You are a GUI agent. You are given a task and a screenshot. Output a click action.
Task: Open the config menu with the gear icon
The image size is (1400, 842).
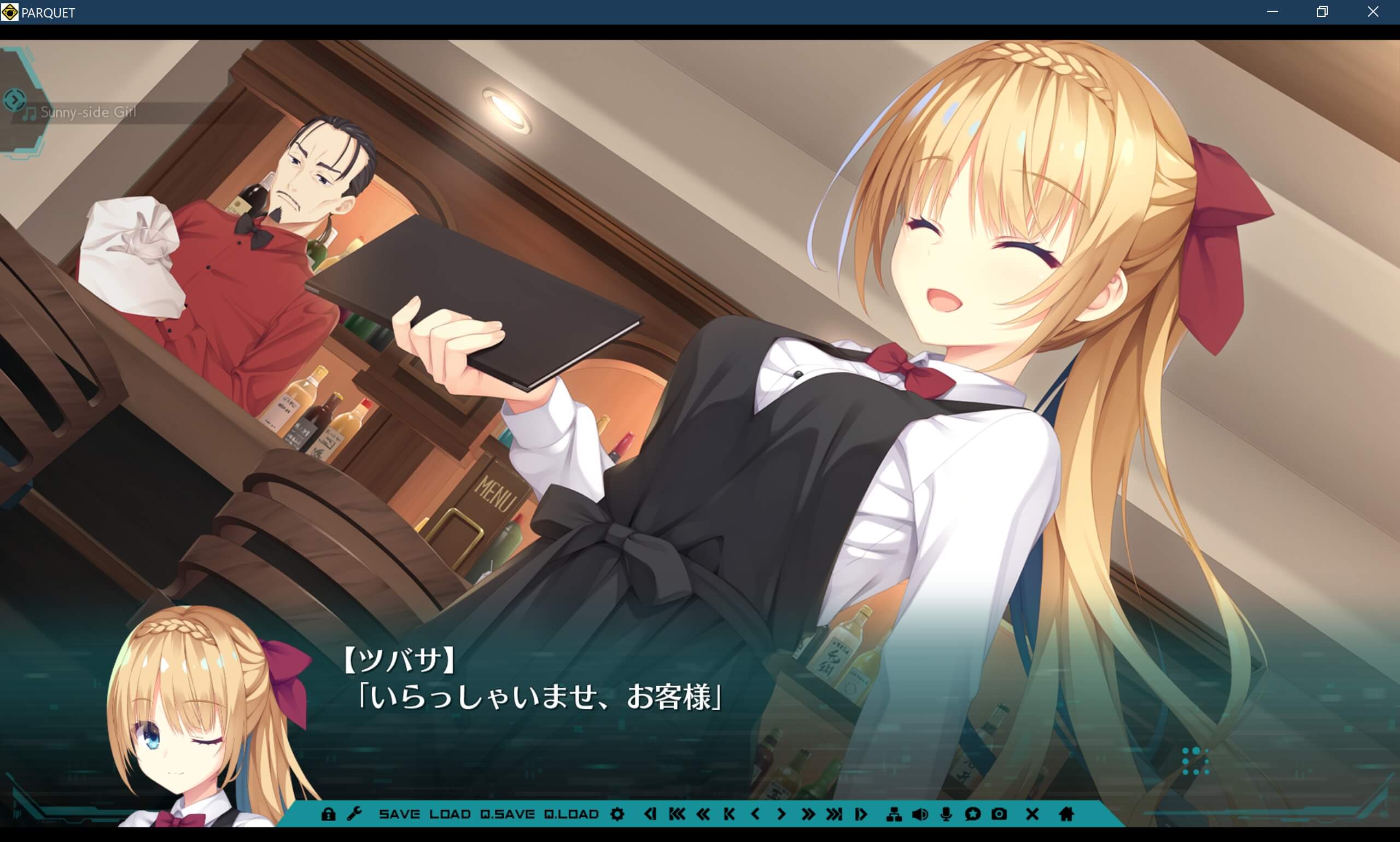[x=617, y=814]
